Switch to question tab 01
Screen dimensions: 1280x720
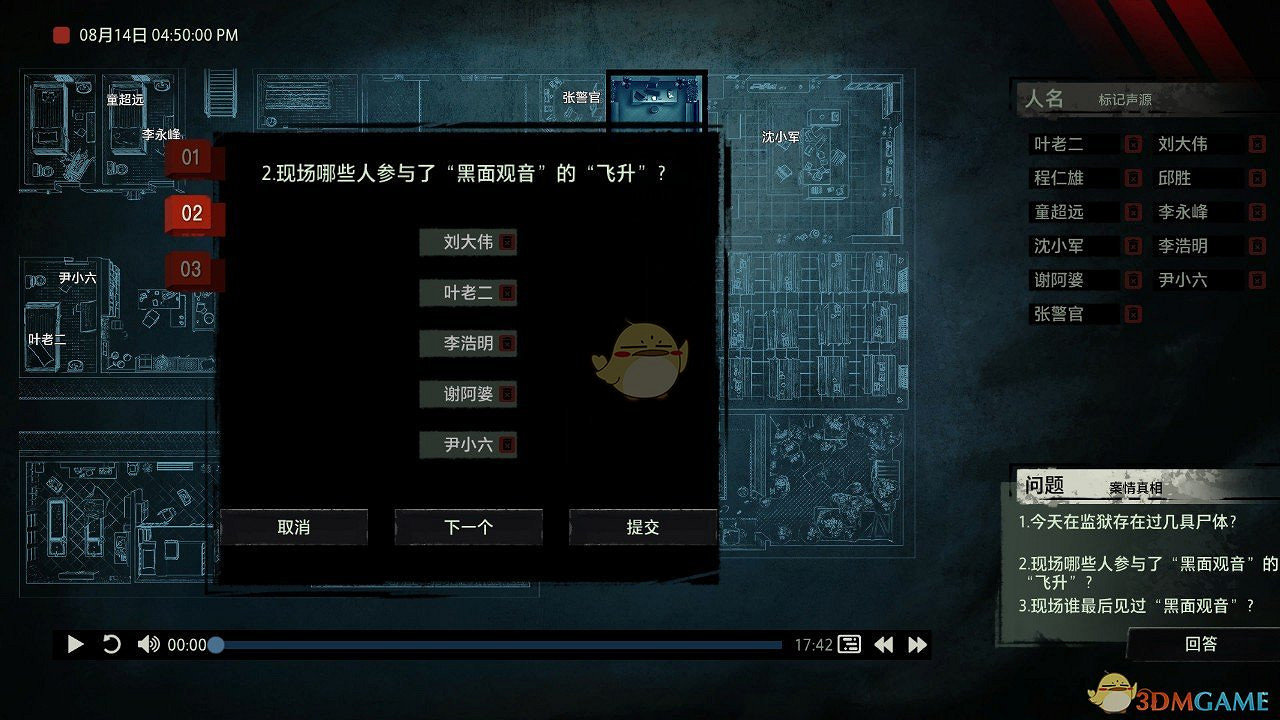[190, 156]
